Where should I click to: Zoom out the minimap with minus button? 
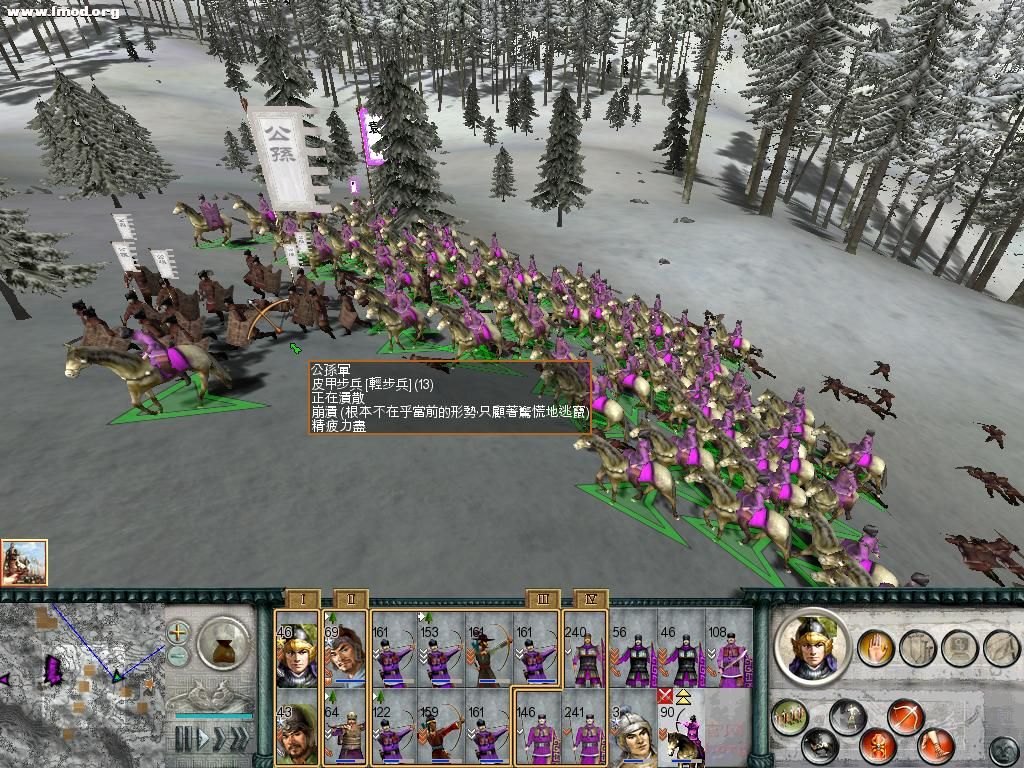point(178,655)
